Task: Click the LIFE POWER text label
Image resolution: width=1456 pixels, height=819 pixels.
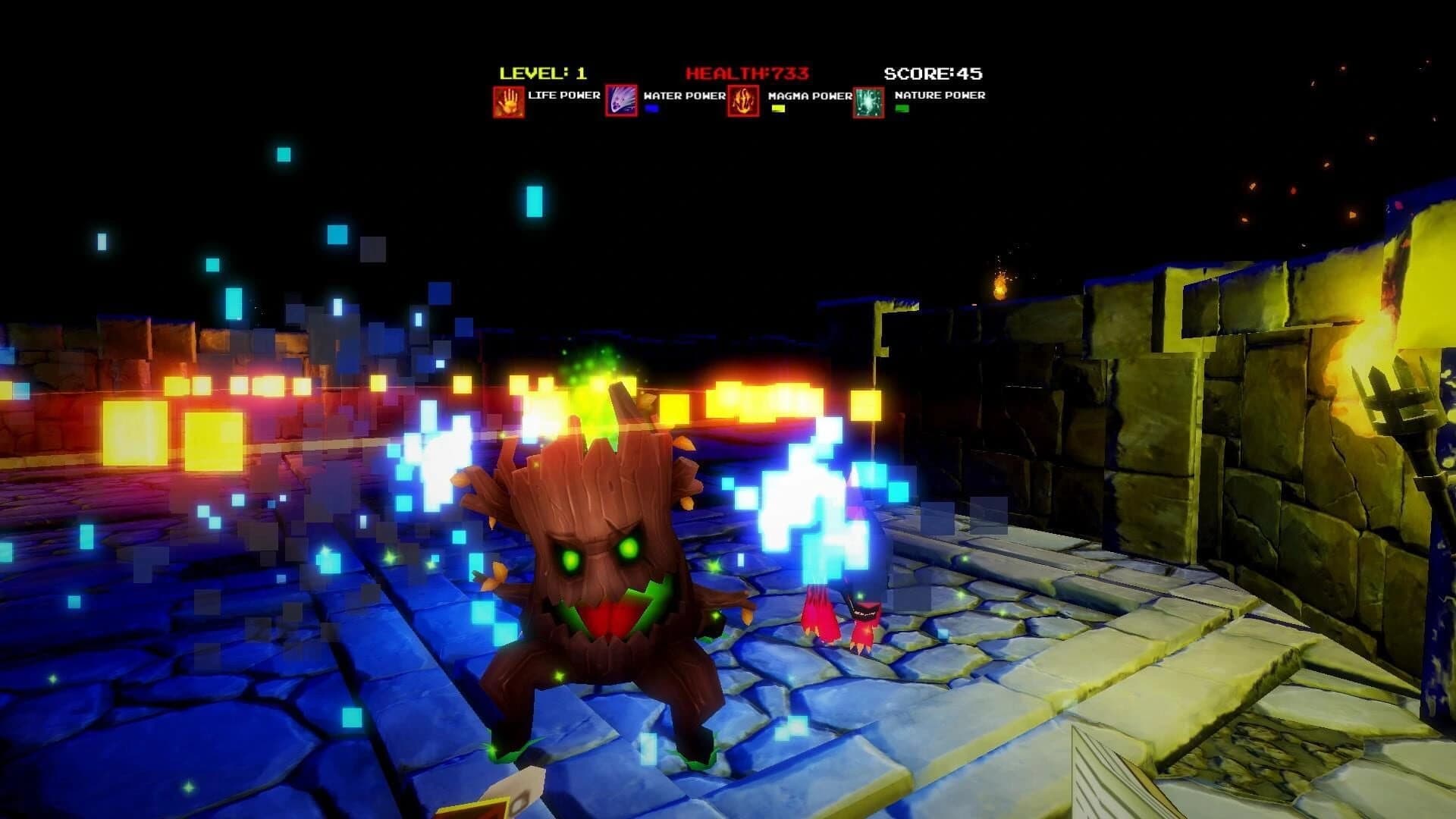Action: (x=563, y=96)
